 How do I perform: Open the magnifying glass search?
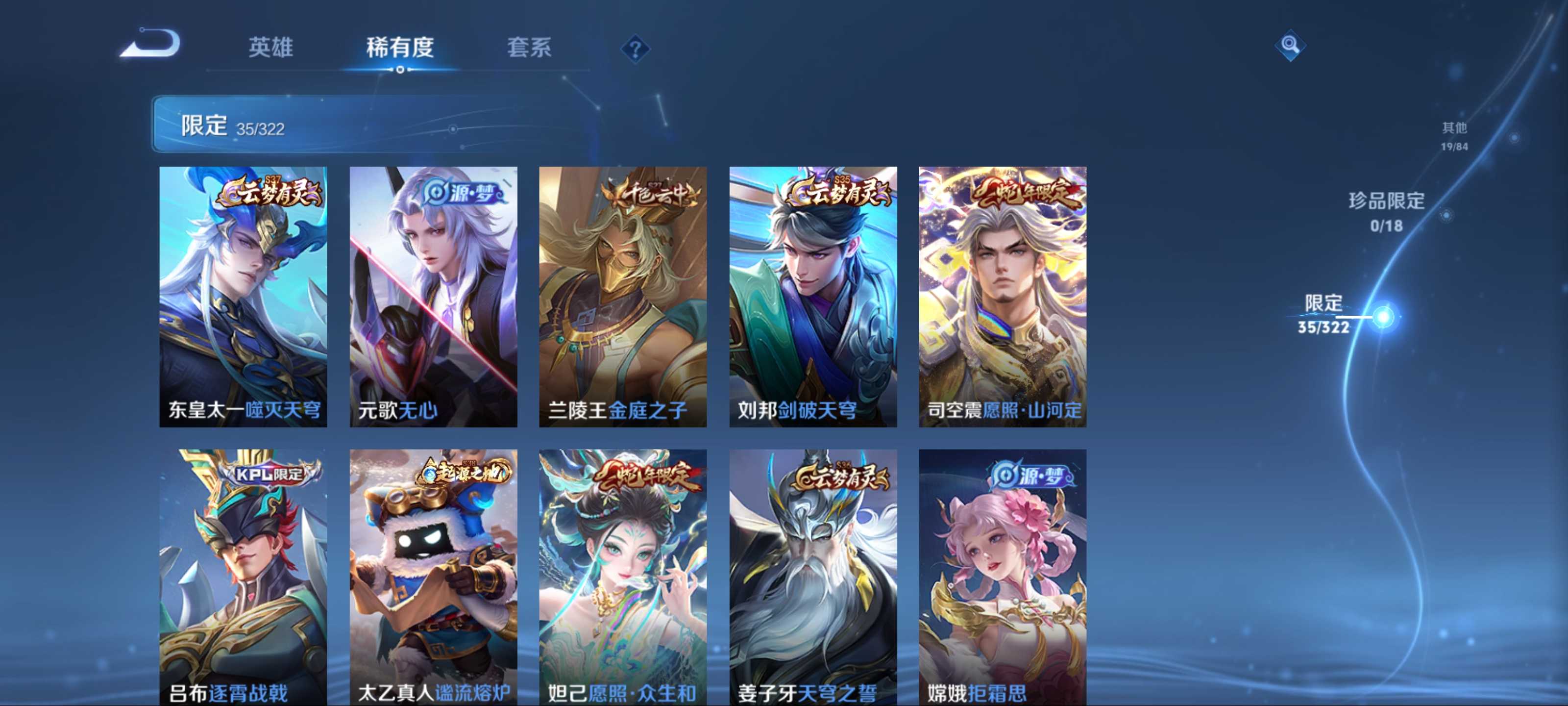pos(1289,45)
